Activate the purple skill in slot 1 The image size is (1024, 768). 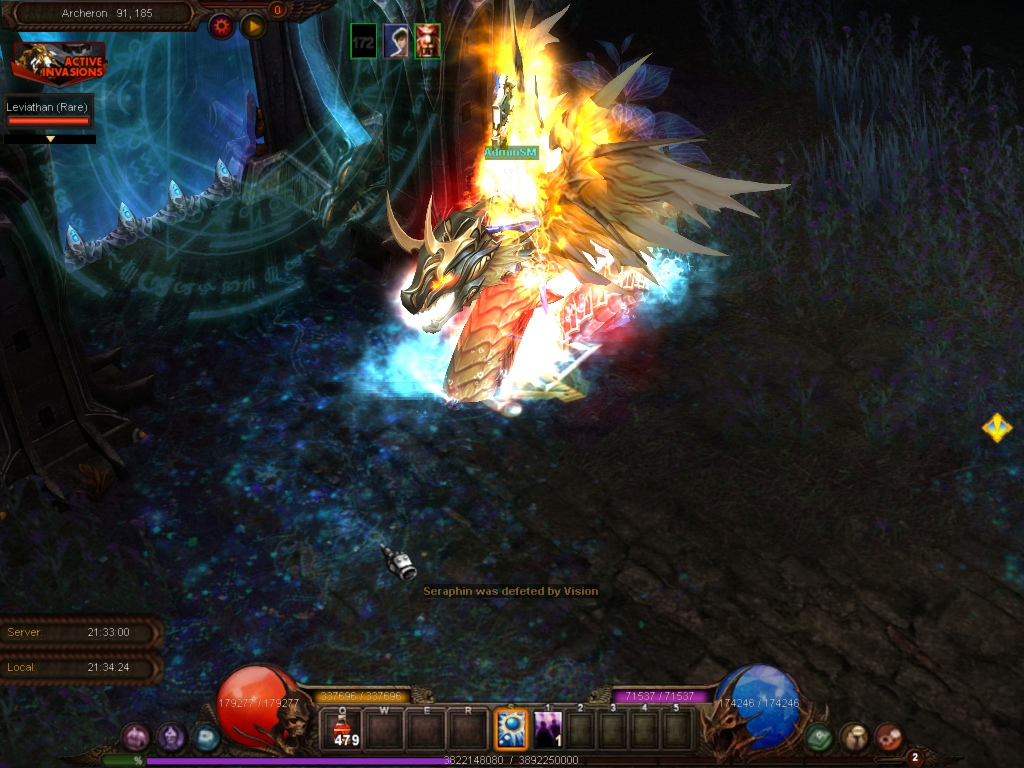547,730
